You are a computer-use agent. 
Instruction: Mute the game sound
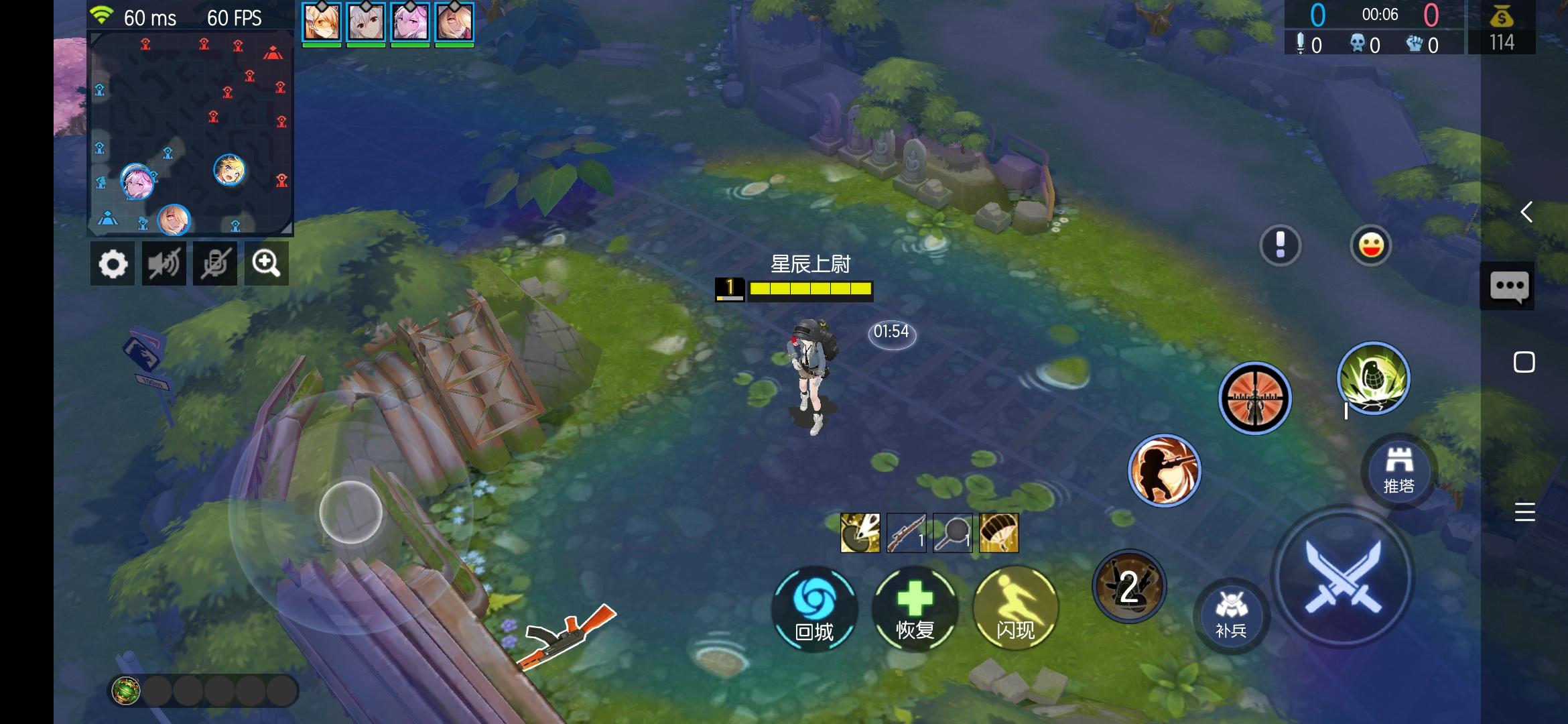pos(164,263)
